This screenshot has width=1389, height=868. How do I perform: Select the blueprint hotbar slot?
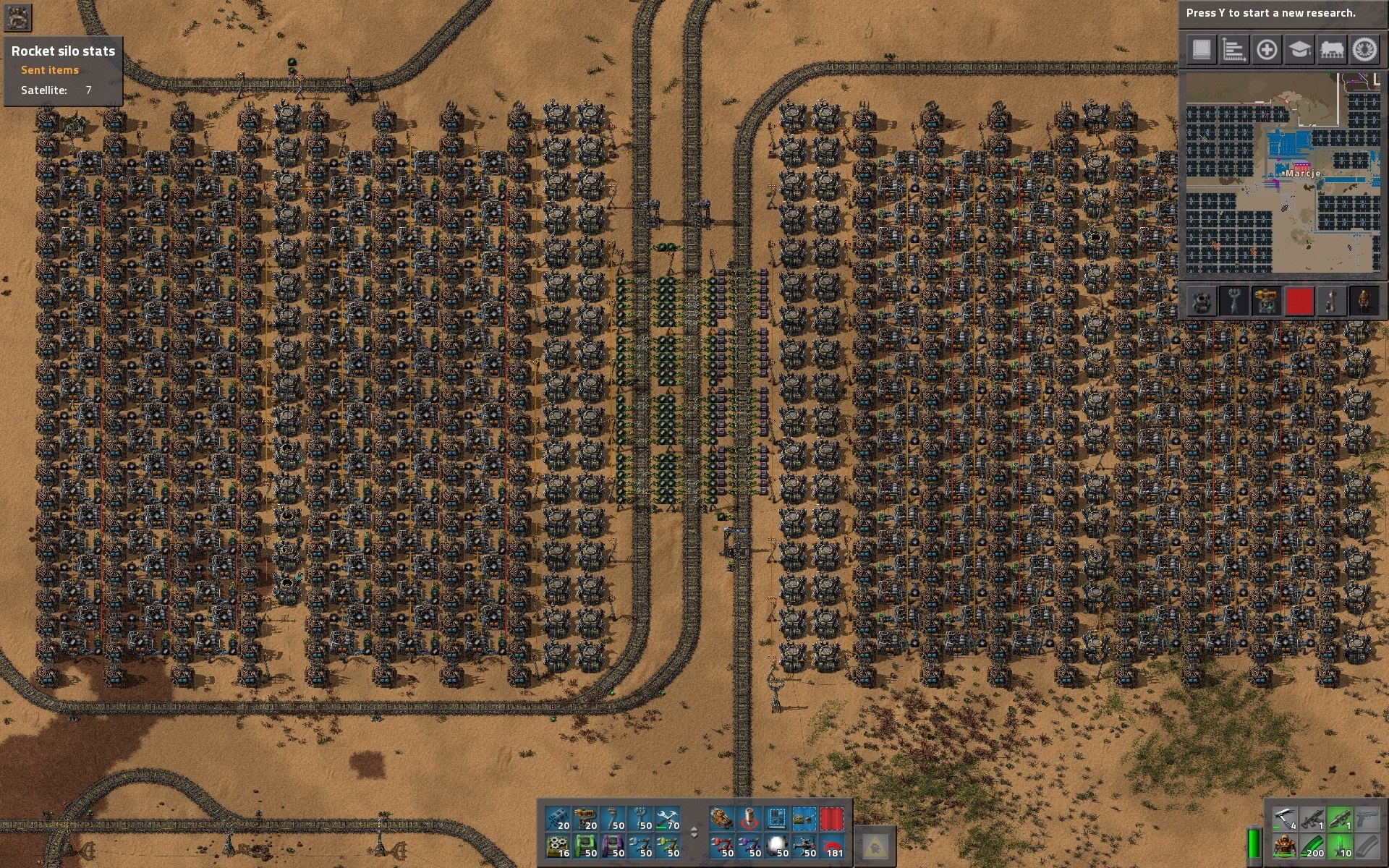click(x=776, y=820)
